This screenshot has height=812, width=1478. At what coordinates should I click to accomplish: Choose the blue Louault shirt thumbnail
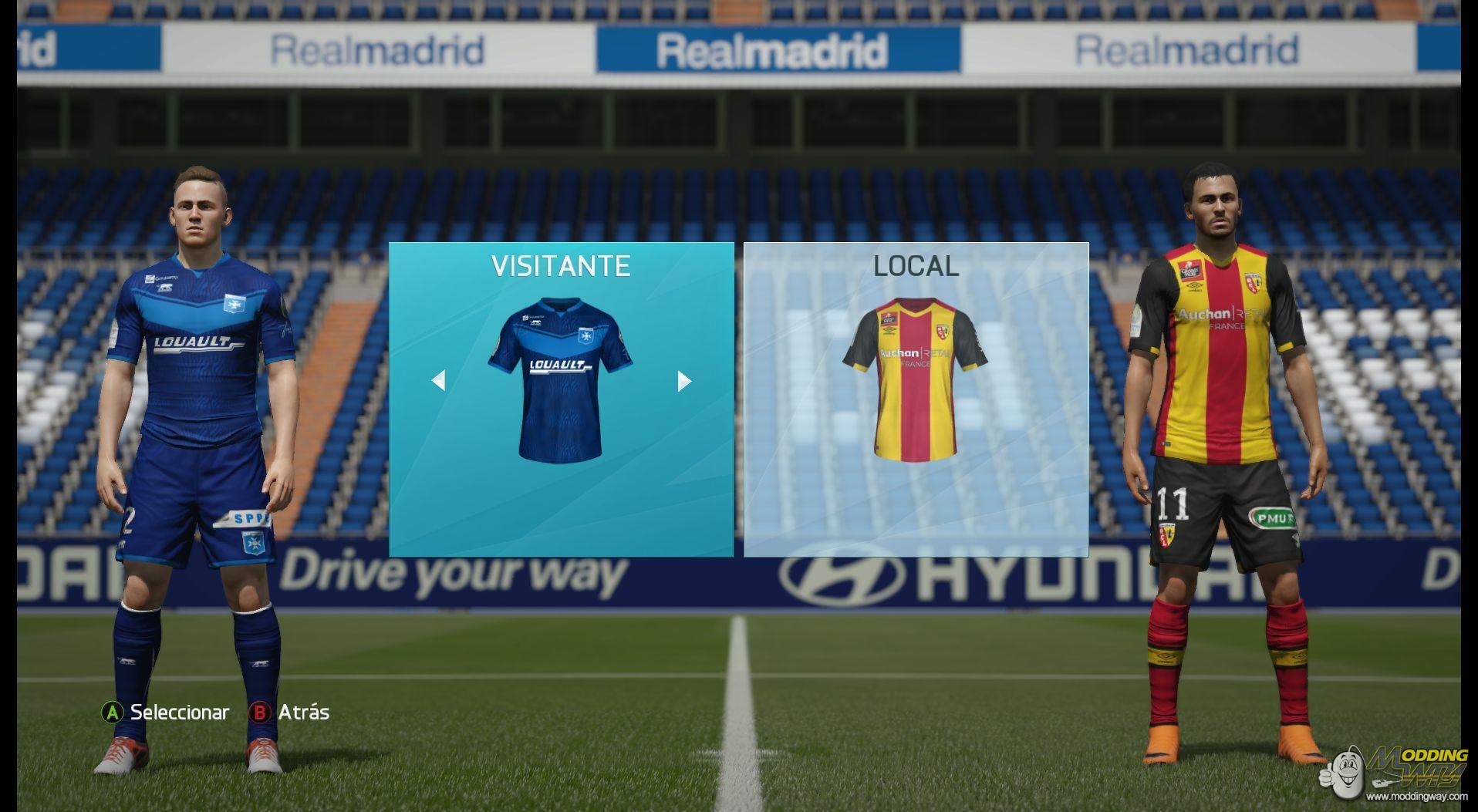pos(560,380)
